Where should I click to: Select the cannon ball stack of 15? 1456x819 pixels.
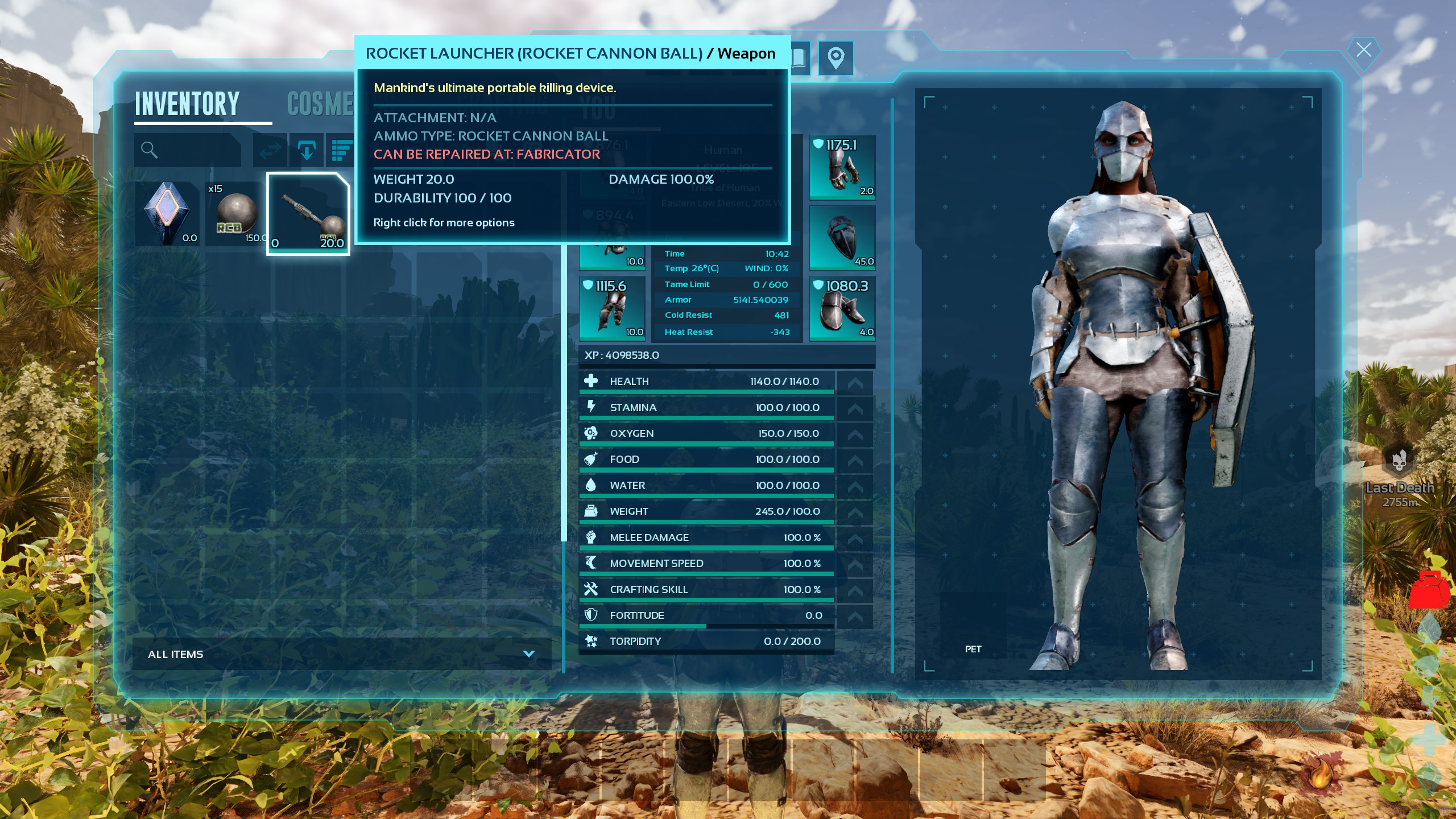click(x=235, y=214)
